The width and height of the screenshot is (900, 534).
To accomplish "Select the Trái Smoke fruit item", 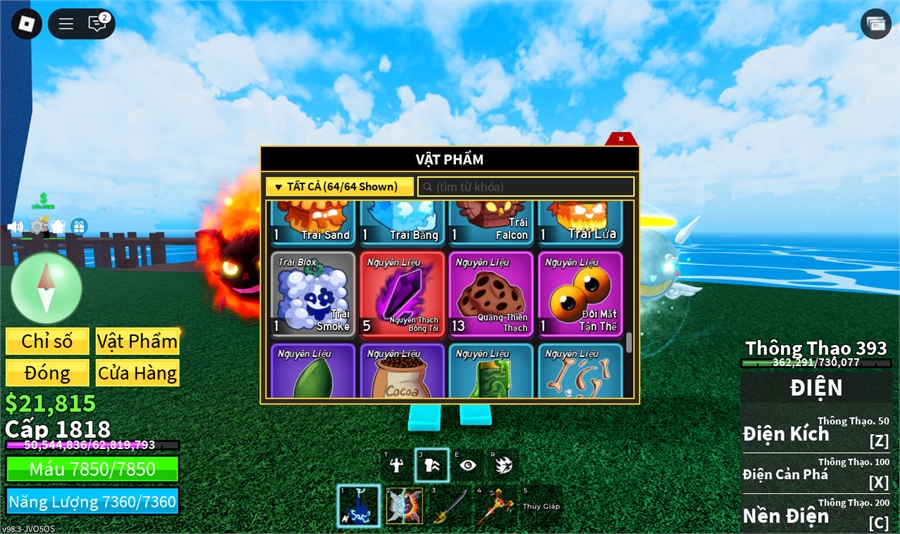I will click(313, 293).
